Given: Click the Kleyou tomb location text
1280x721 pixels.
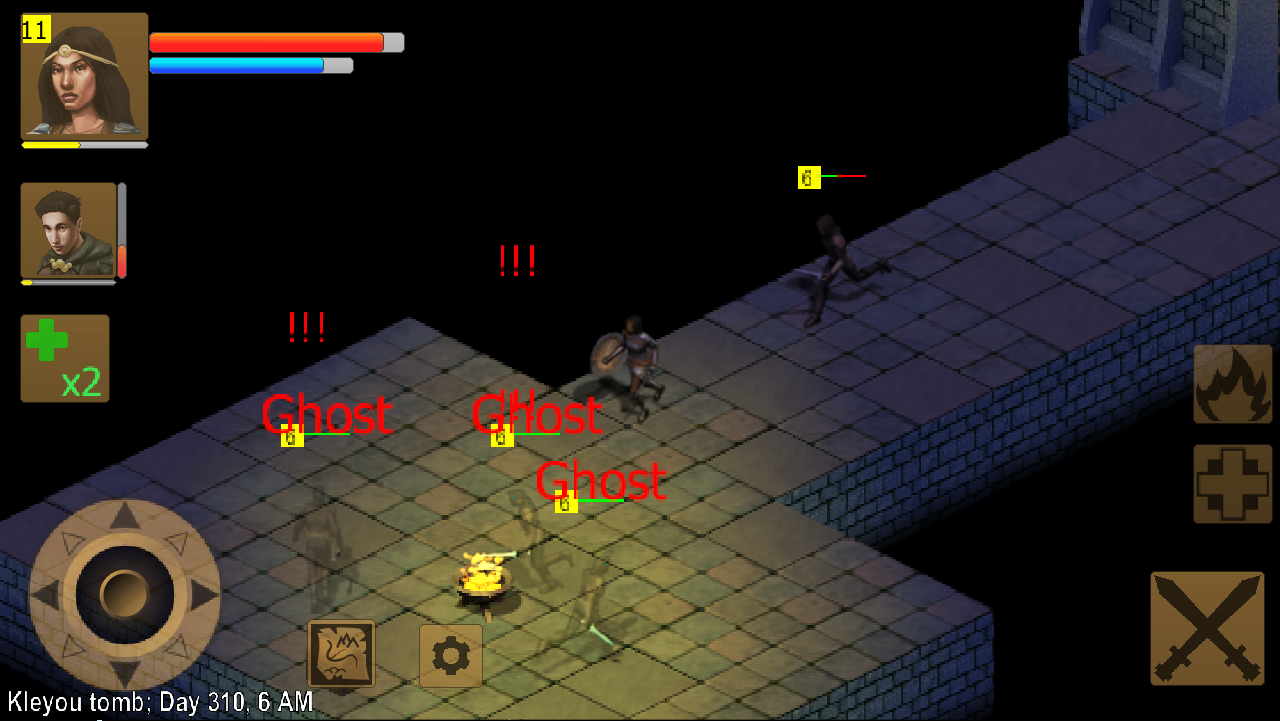Looking at the screenshot, I should pyautogui.click(x=155, y=702).
